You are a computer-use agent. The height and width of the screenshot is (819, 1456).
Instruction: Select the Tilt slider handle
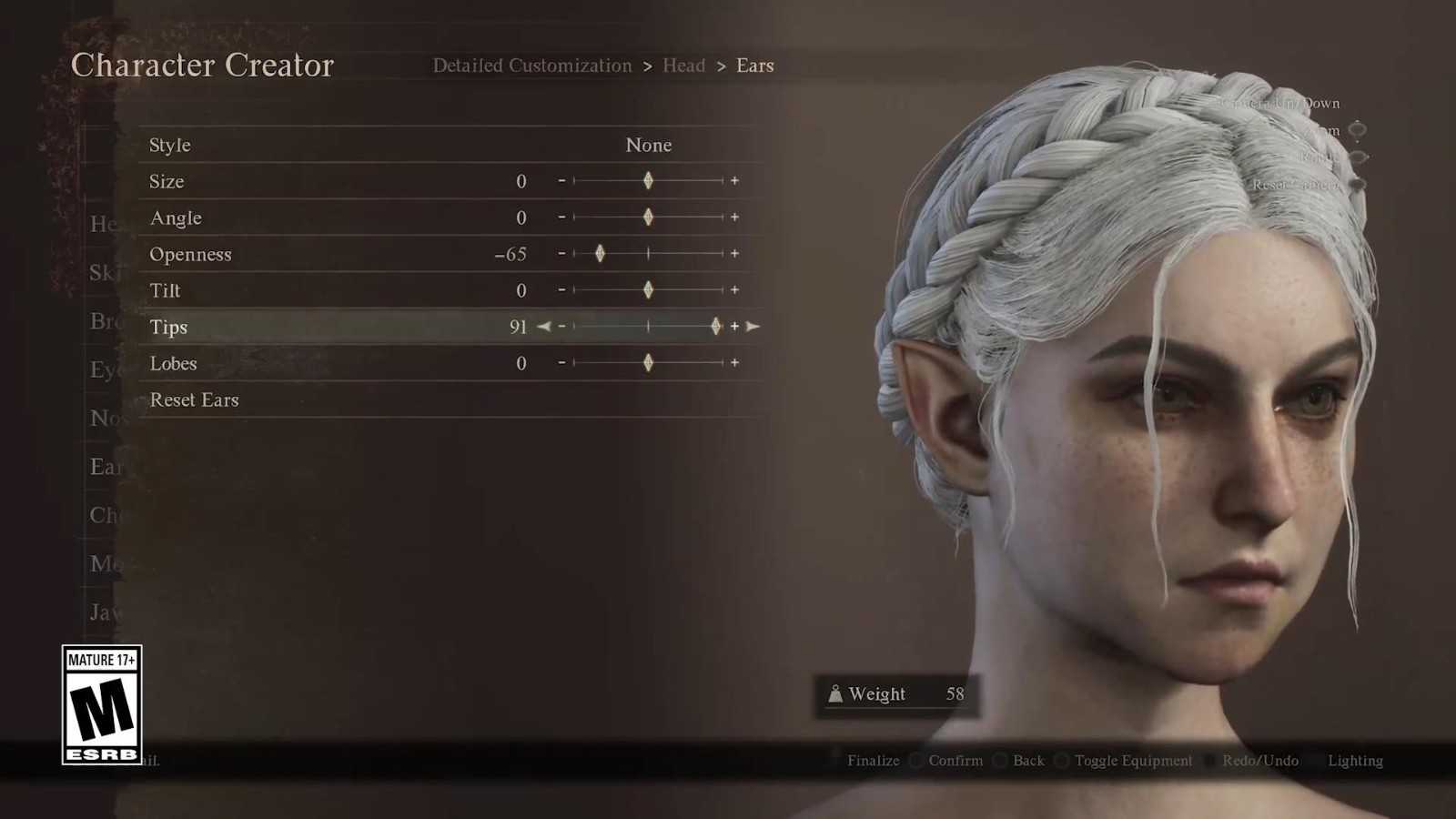click(648, 290)
